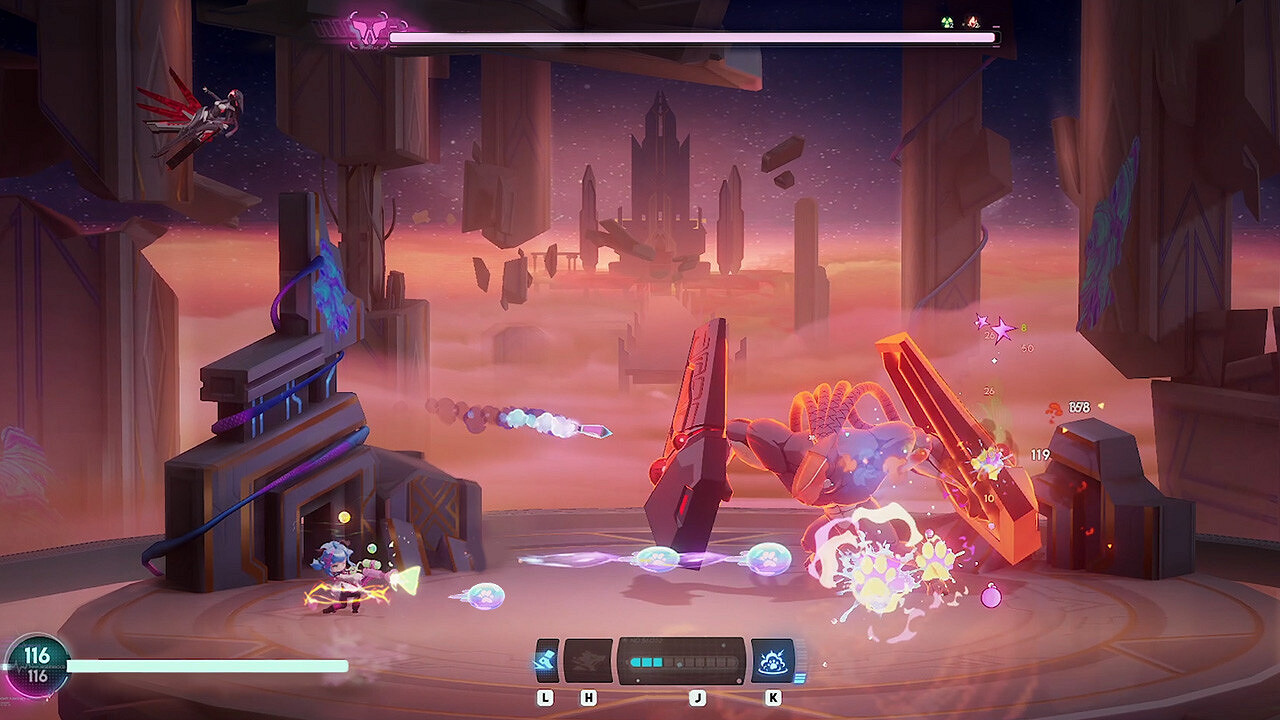Select the blue dash boot ability icon
The height and width of the screenshot is (720, 1280).
[x=546, y=660]
